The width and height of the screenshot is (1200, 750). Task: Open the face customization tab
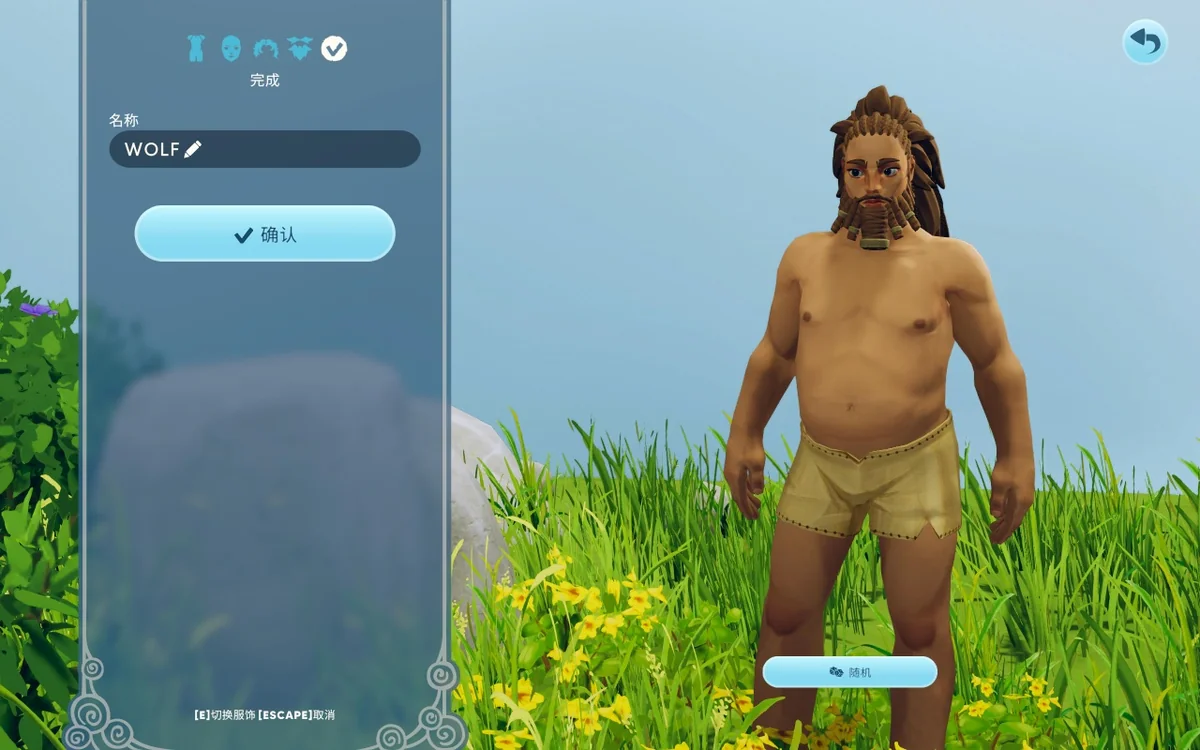231,48
